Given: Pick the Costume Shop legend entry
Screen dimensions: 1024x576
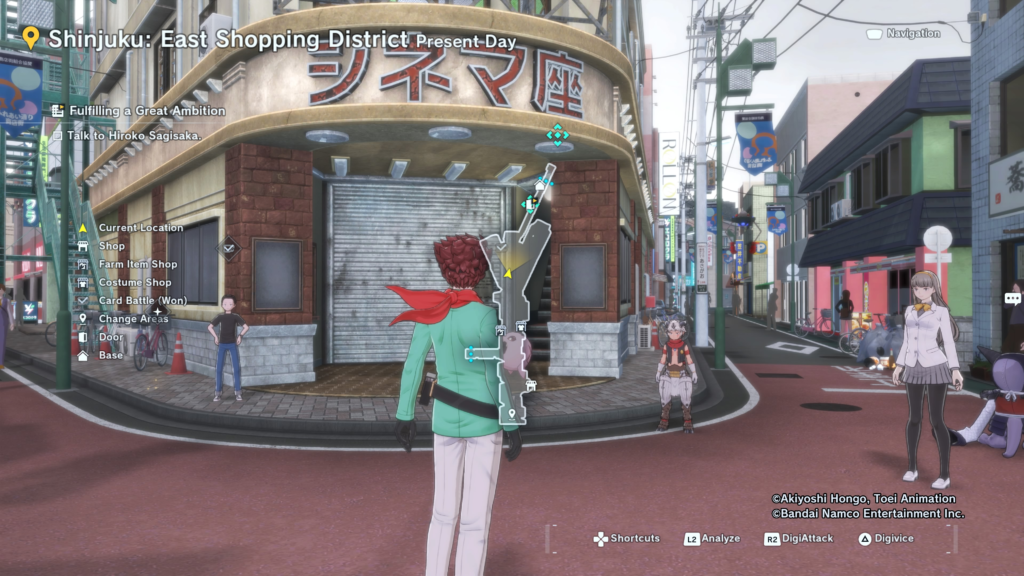Looking at the screenshot, I should click(134, 283).
